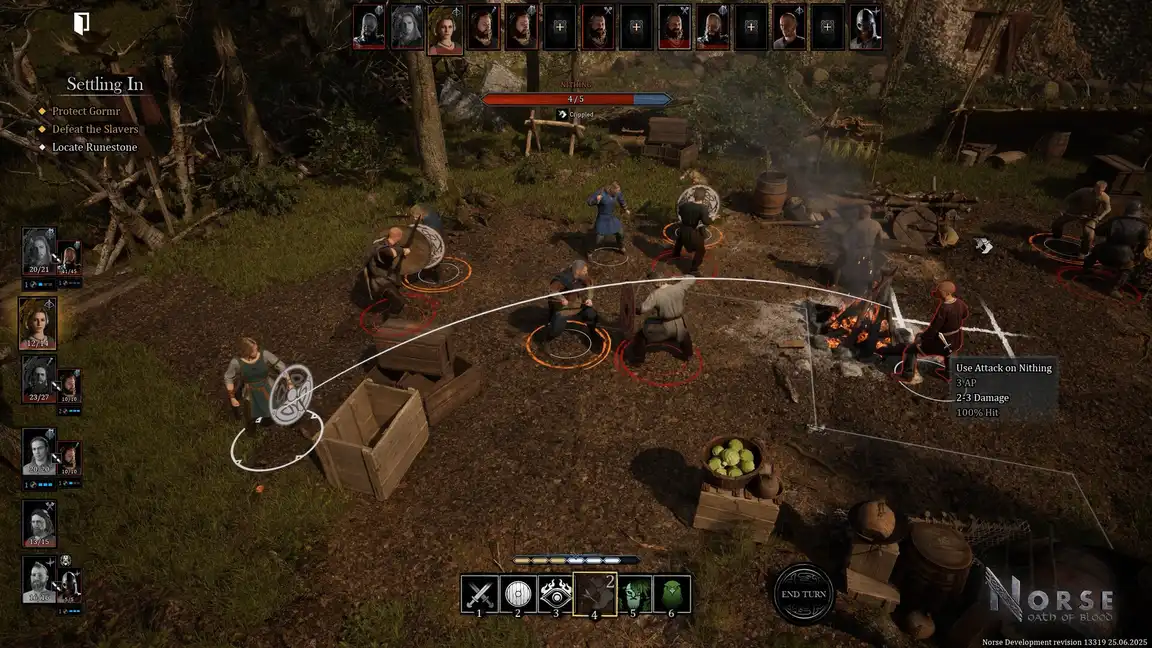The image size is (1152, 648).
Task: Select the crossed swords attack ability
Action: (x=479, y=594)
